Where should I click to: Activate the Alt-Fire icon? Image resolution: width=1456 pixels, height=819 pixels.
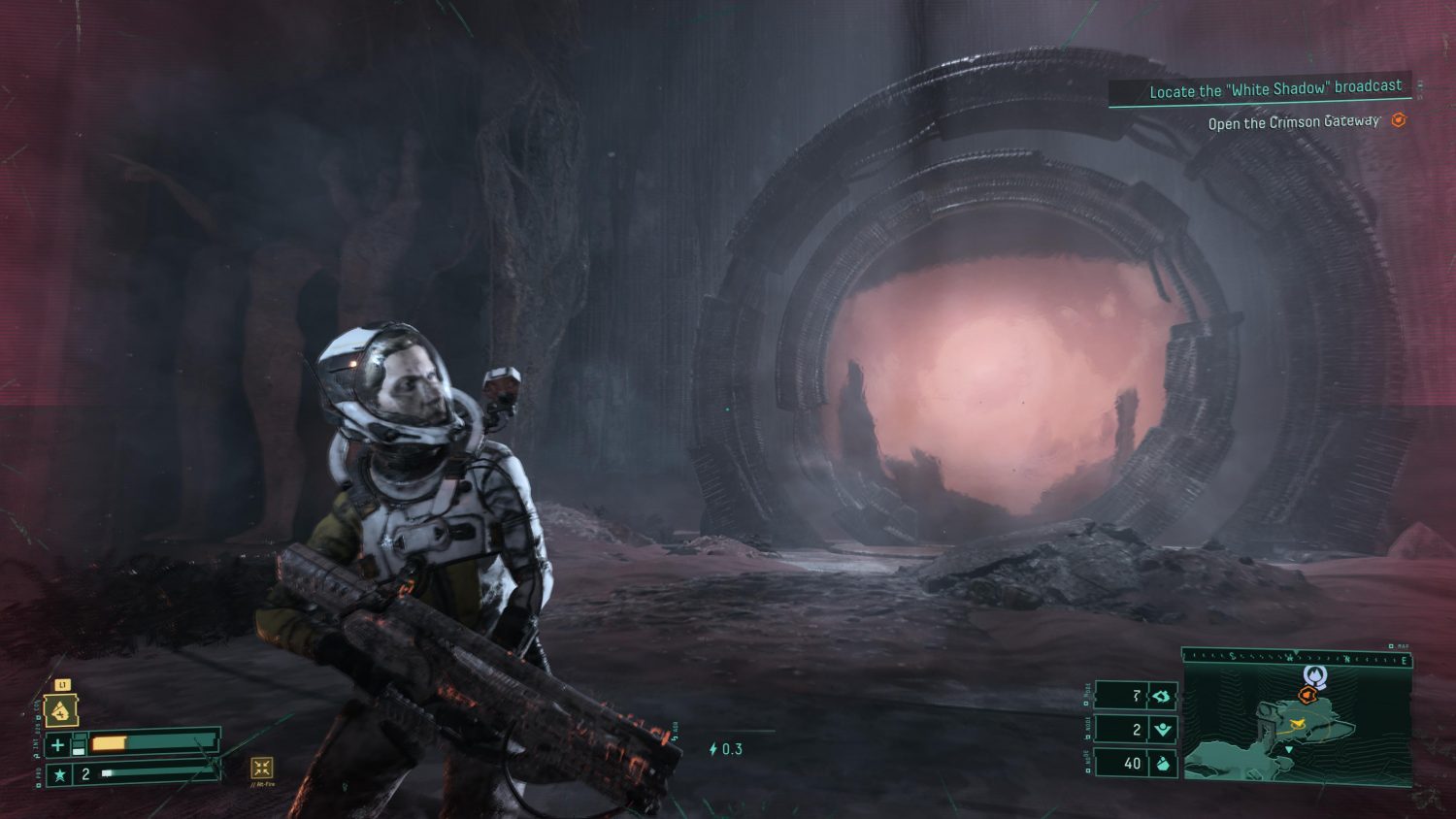261,769
